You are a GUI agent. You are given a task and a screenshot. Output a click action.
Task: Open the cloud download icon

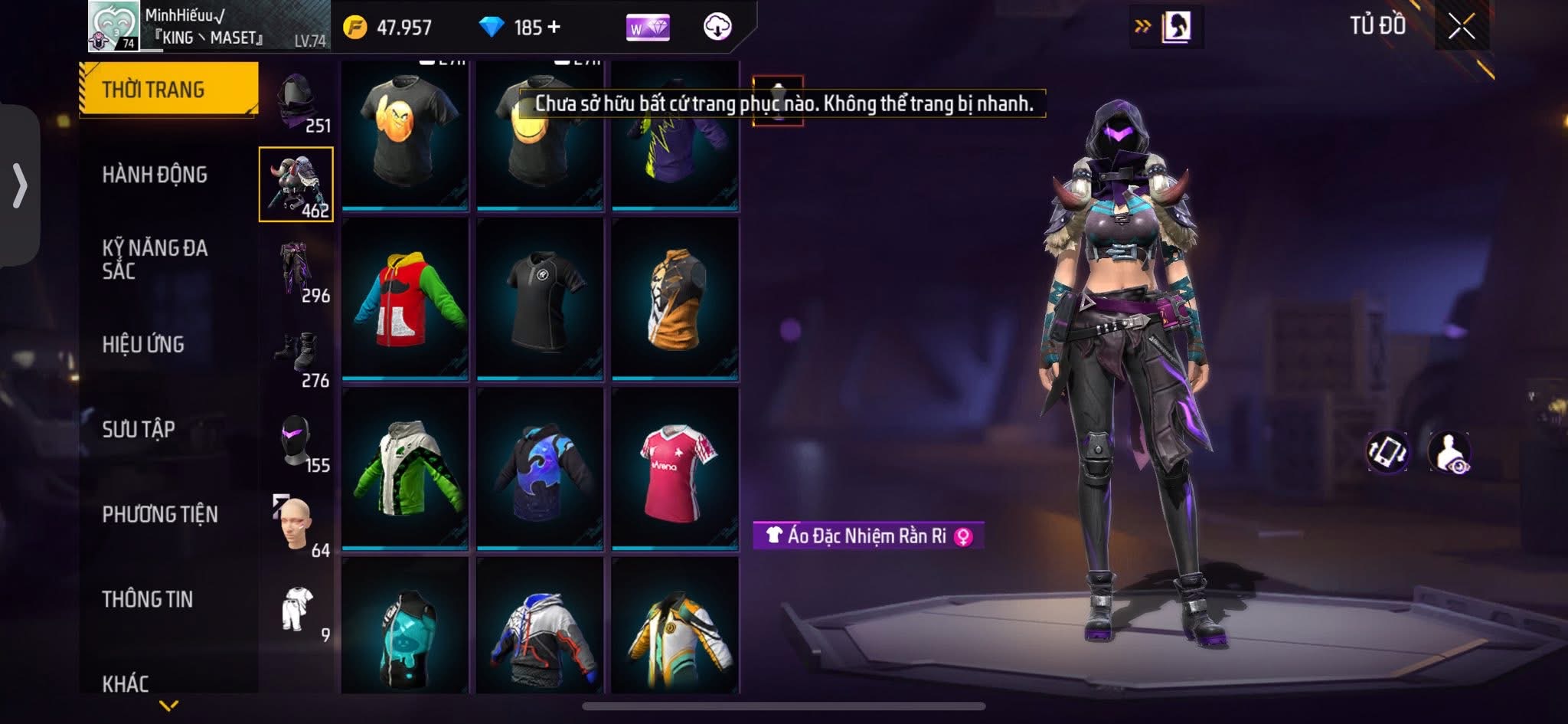pos(717,27)
